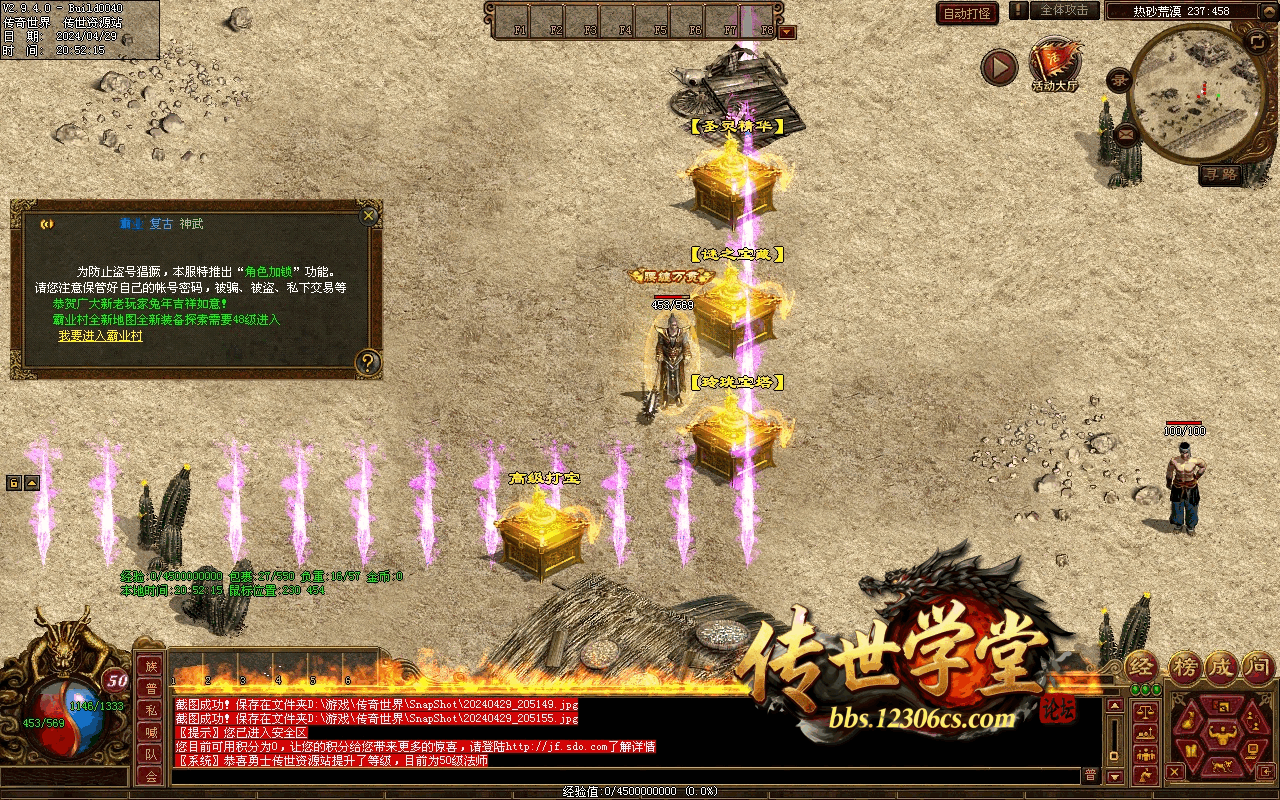Open the 活动大厅 event hall
Image resolution: width=1280 pixels, height=800 pixels.
coord(1055,66)
